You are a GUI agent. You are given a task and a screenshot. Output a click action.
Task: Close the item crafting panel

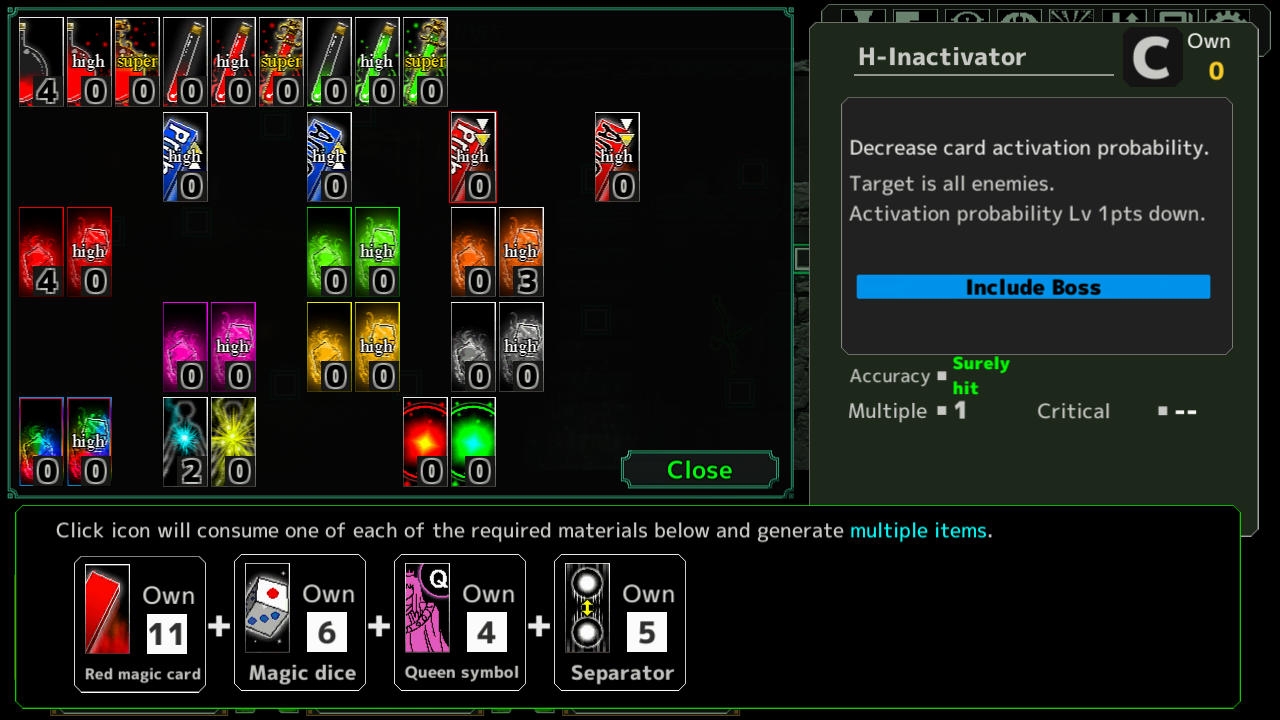(x=699, y=470)
